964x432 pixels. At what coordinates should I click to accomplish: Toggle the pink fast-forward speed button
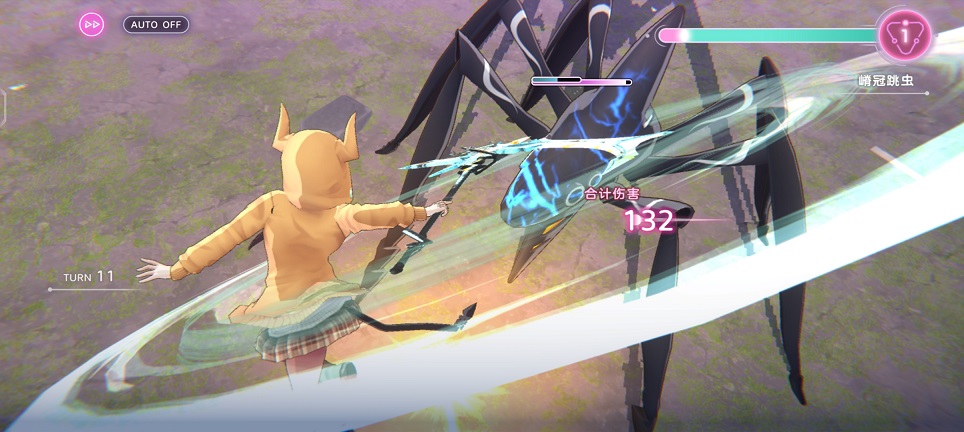(92, 24)
